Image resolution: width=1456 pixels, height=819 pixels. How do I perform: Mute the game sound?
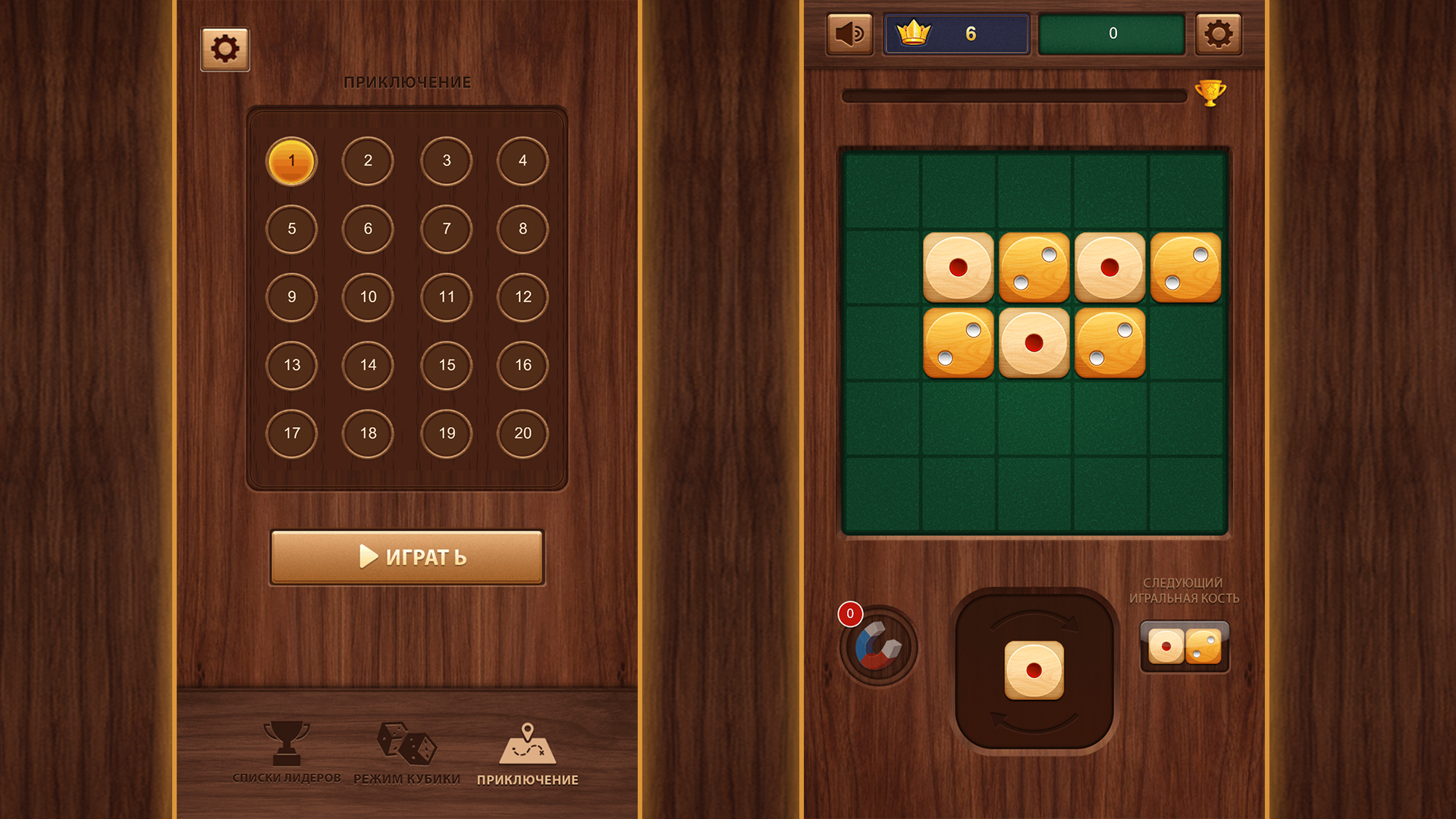849,33
